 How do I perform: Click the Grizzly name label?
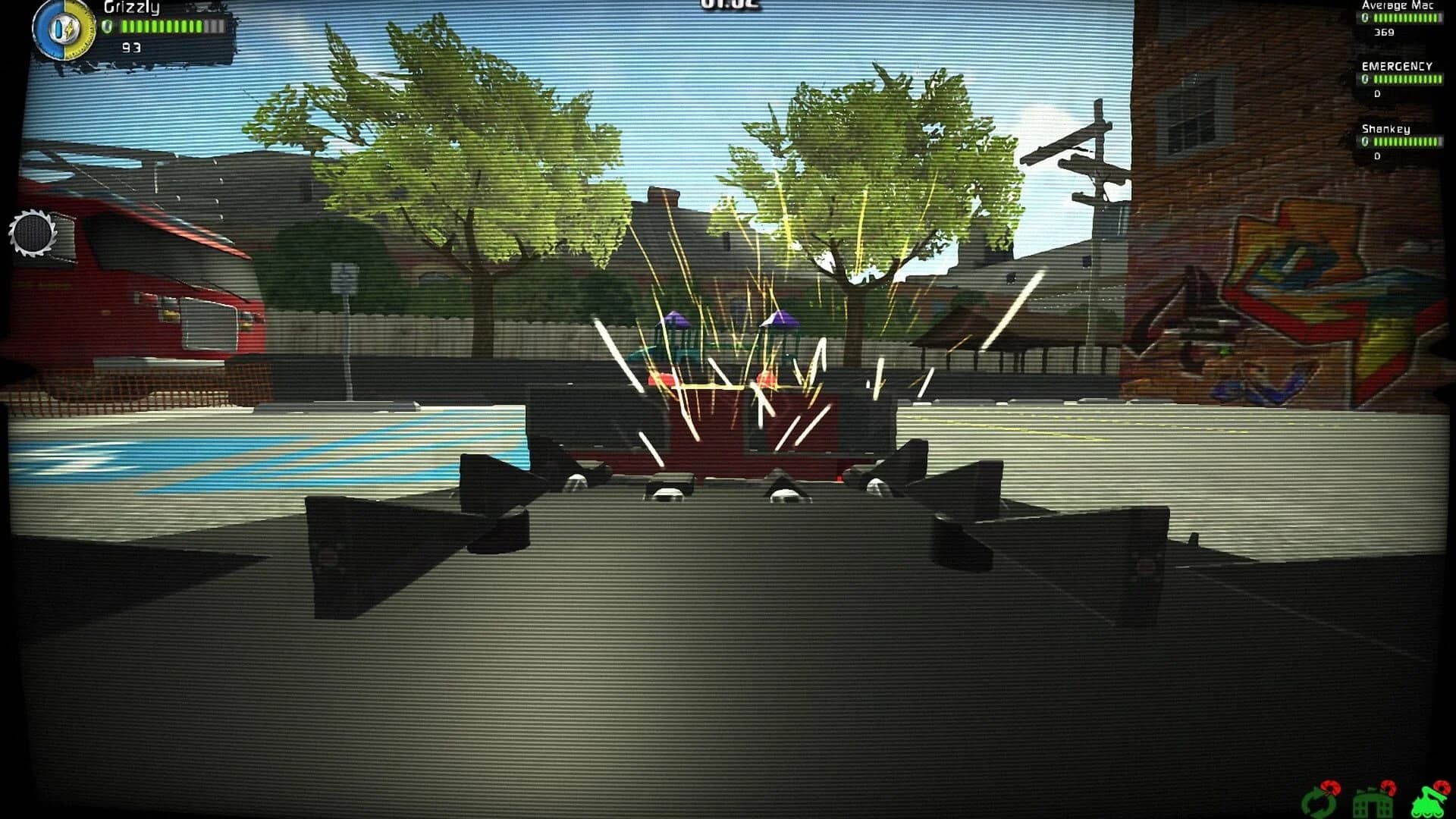click(x=131, y=8)
